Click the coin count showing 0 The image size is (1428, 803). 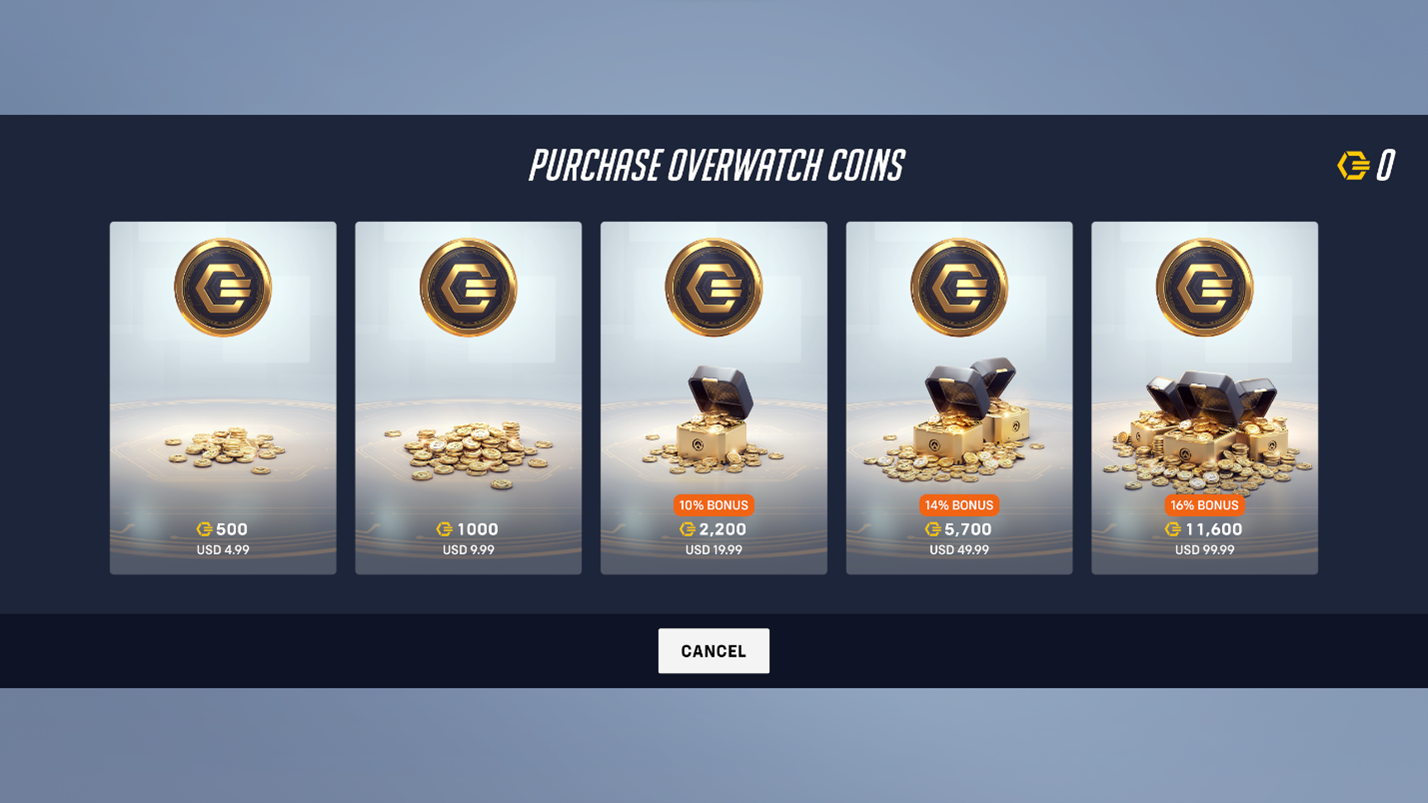(1388, 164)
